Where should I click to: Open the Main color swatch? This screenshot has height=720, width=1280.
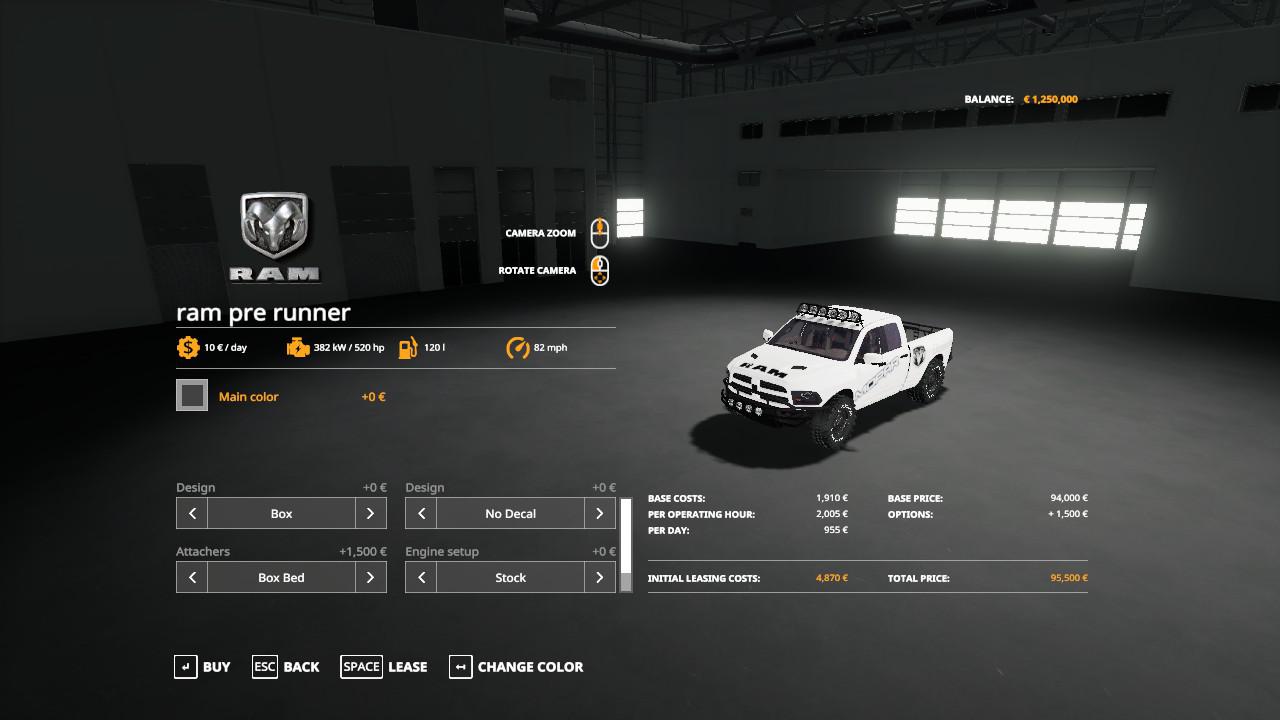point(192,396)
